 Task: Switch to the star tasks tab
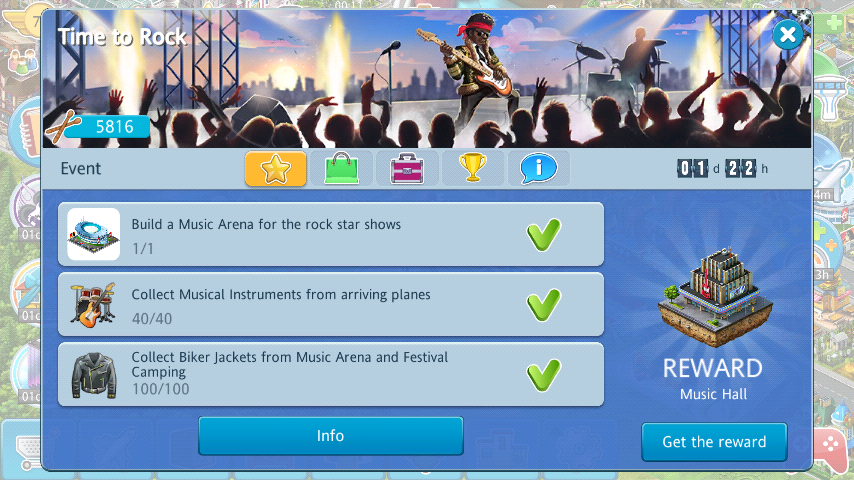276,168
